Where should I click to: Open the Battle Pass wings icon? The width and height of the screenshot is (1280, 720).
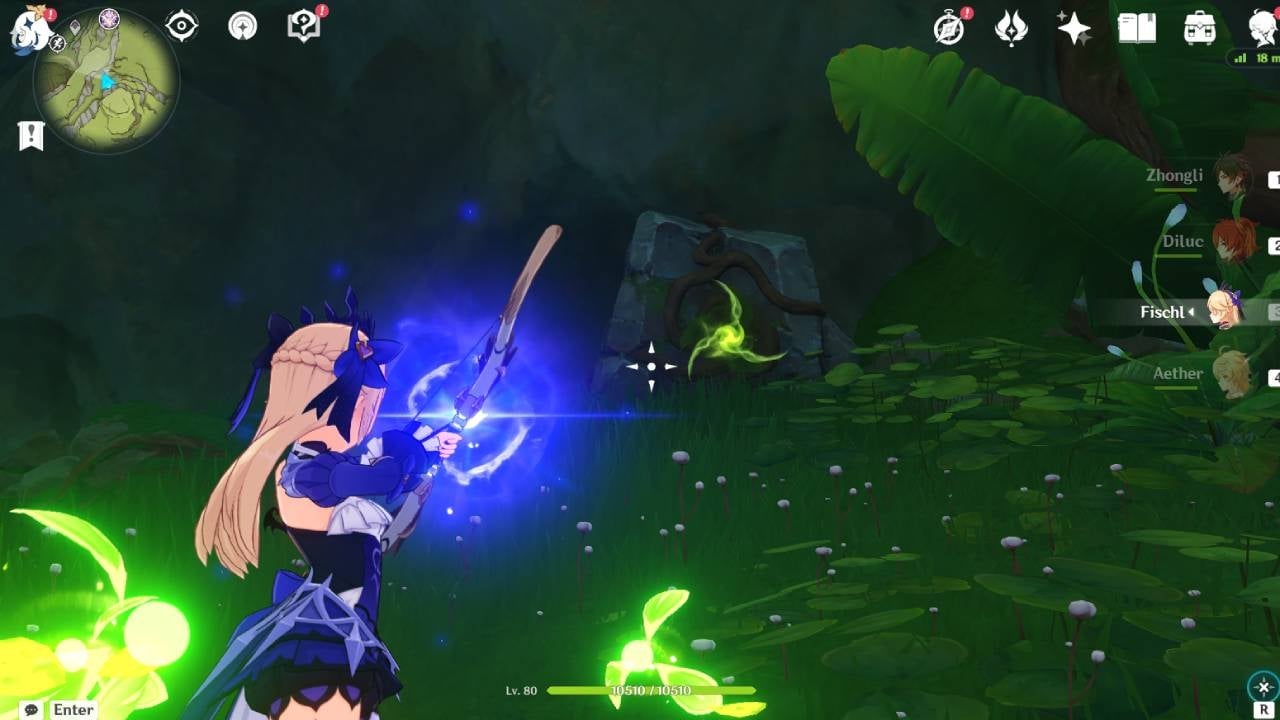tap(1011, 29)
